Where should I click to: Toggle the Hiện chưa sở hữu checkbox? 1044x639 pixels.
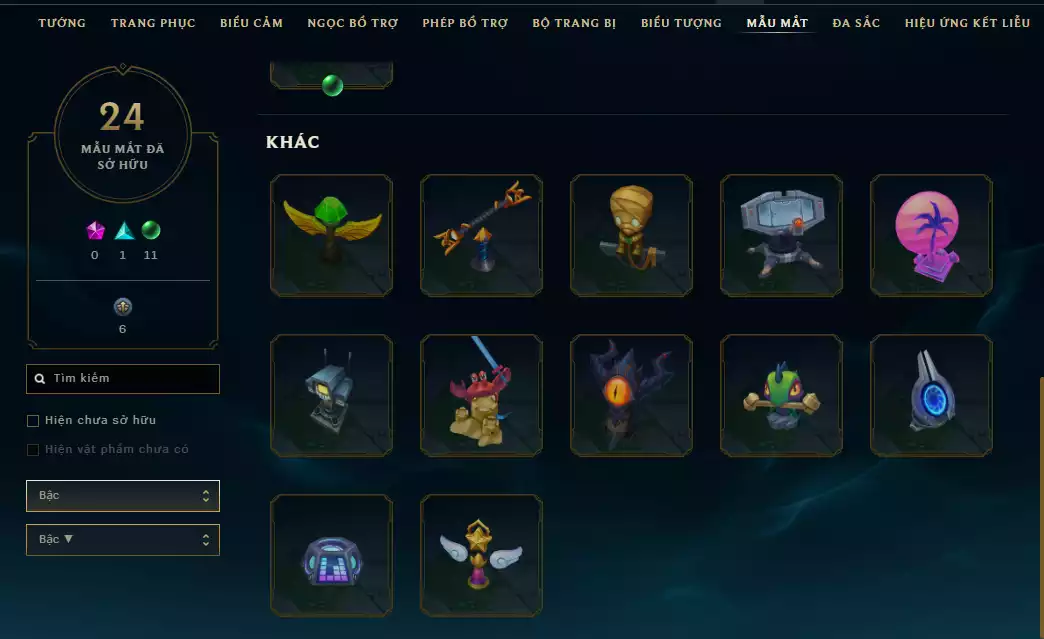pos(33,421)
